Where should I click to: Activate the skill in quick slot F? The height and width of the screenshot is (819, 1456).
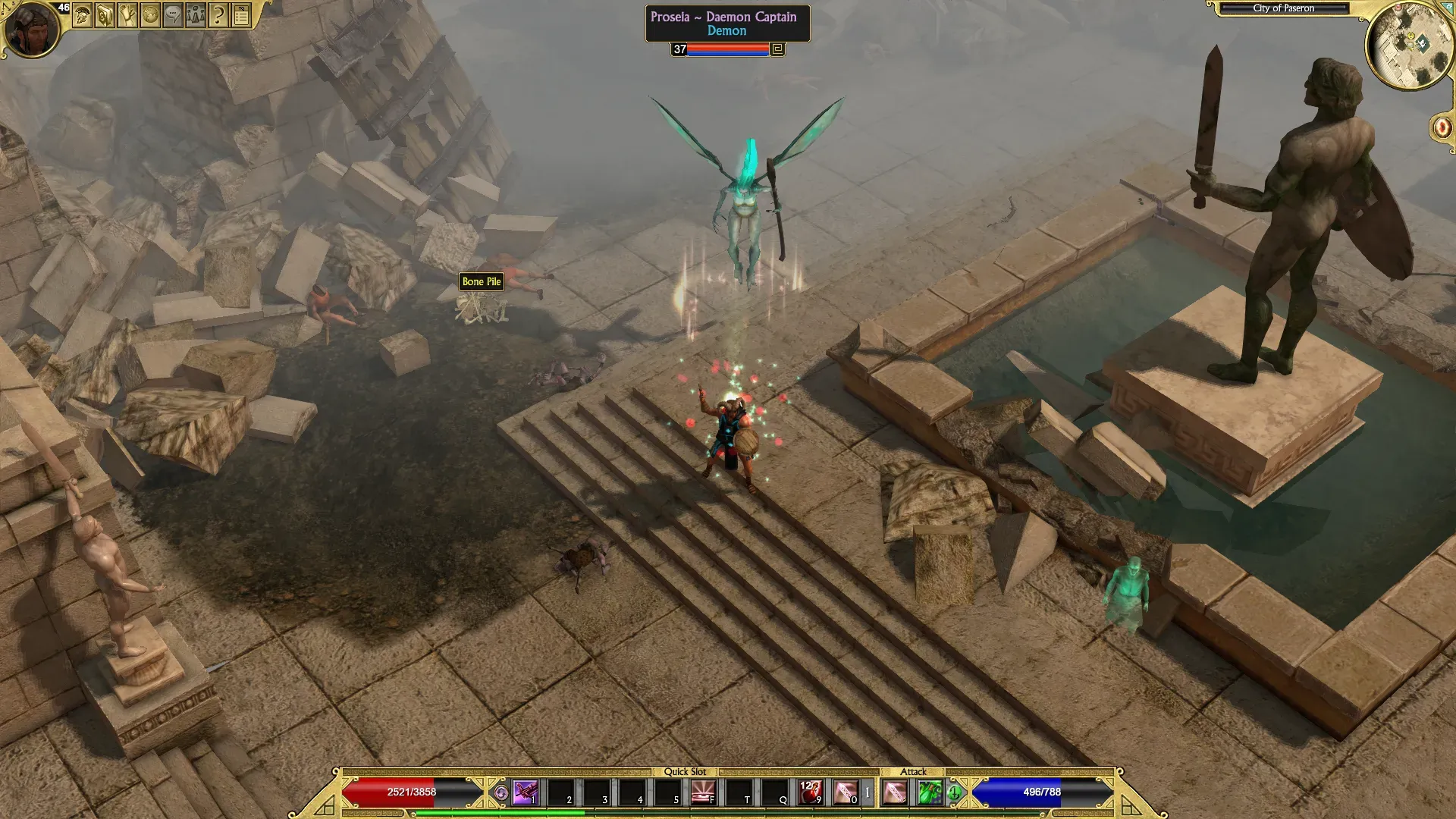tap(703, 792)
